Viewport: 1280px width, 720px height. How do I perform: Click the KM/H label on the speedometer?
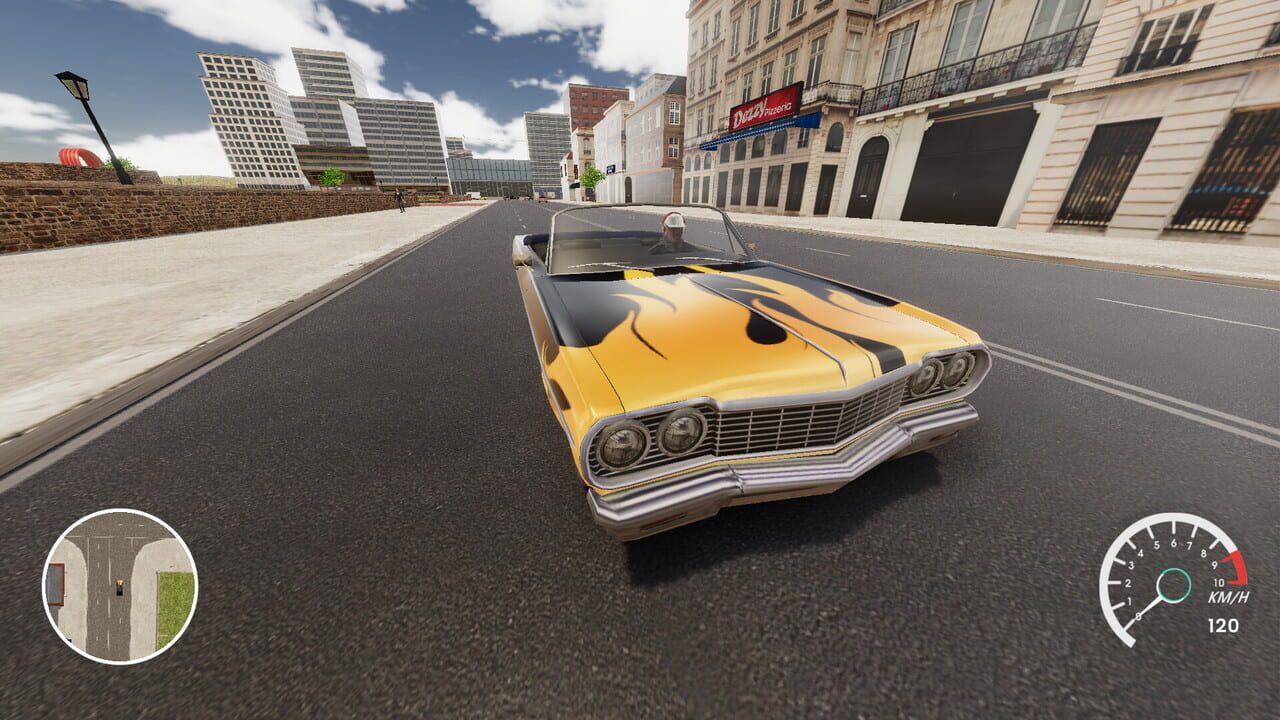pyautogui.click(x=1228, y=598)
